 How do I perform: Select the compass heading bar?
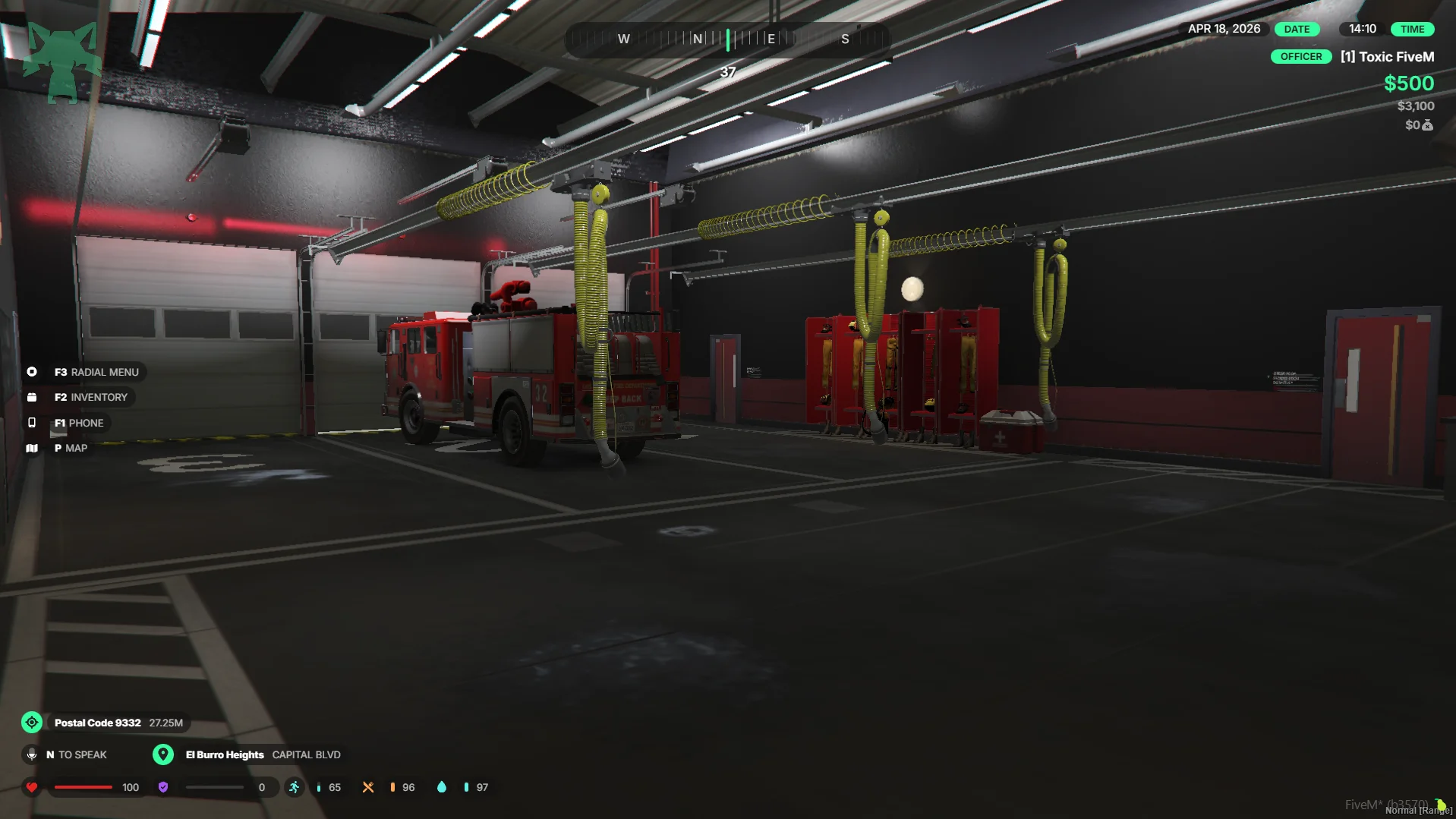tap(727, 39)
